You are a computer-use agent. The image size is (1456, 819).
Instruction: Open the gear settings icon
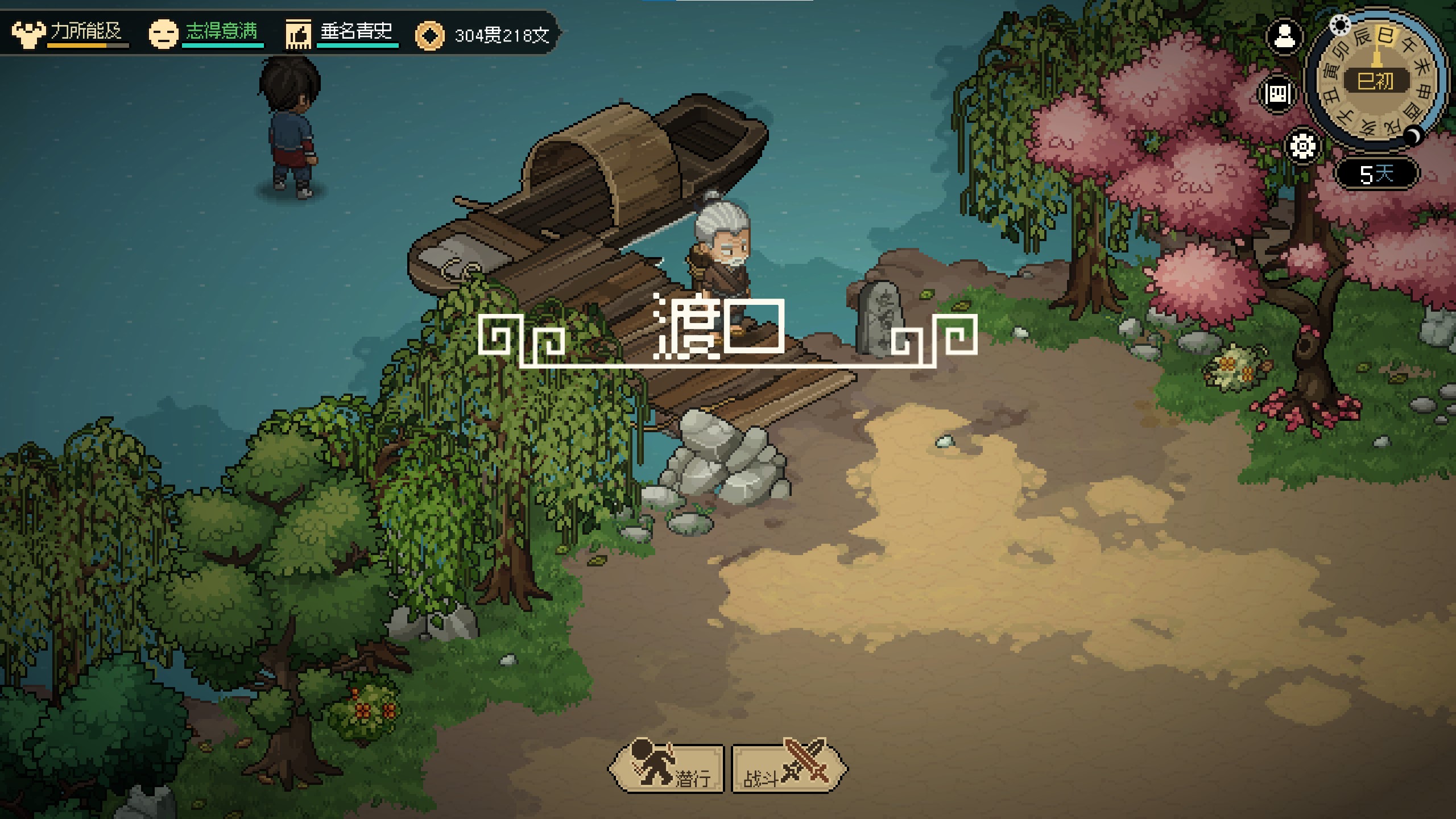click(x=1302, y=146)
